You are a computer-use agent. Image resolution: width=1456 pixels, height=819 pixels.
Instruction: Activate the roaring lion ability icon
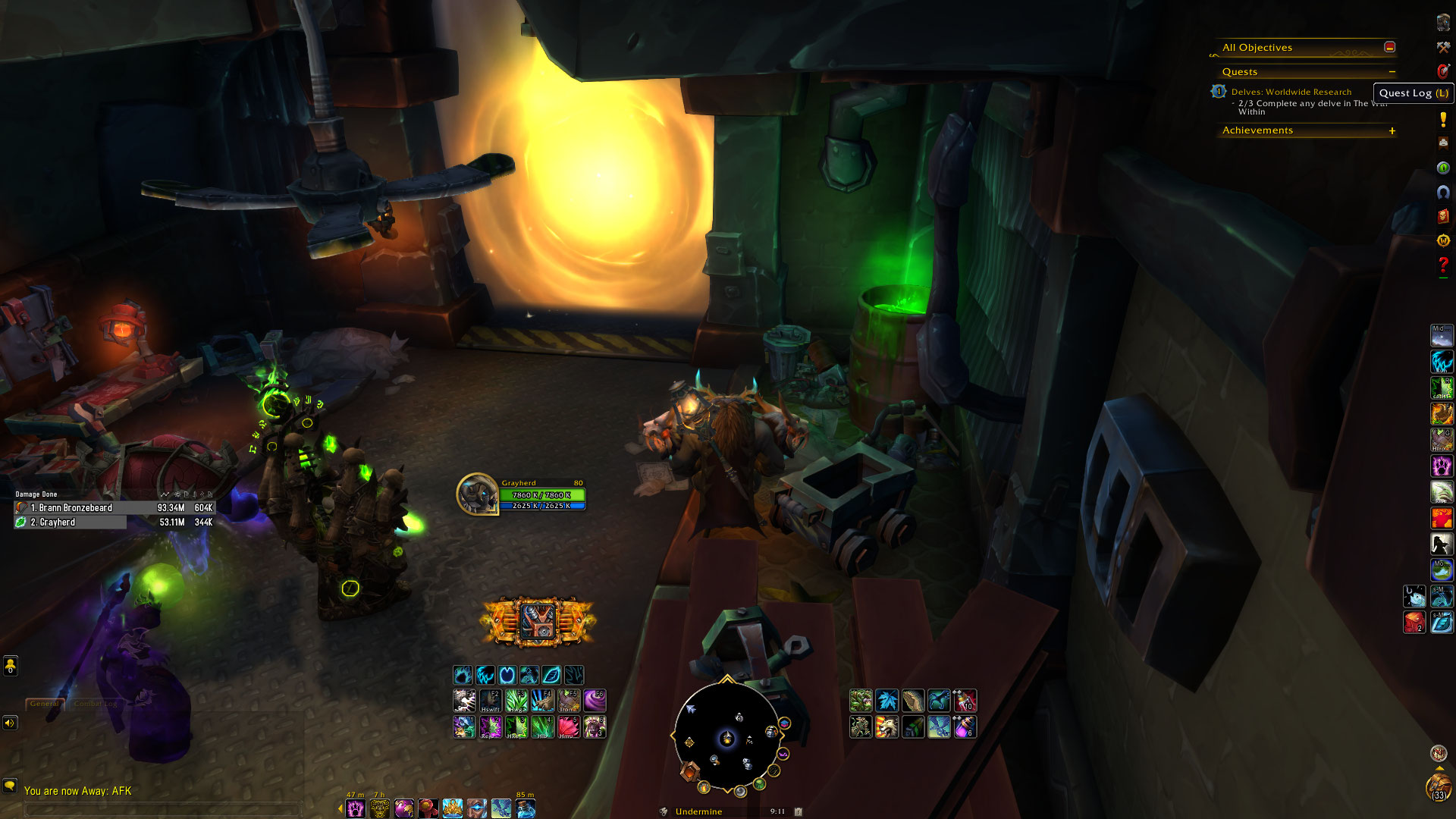pyautogui.click(x=886, y=726)
